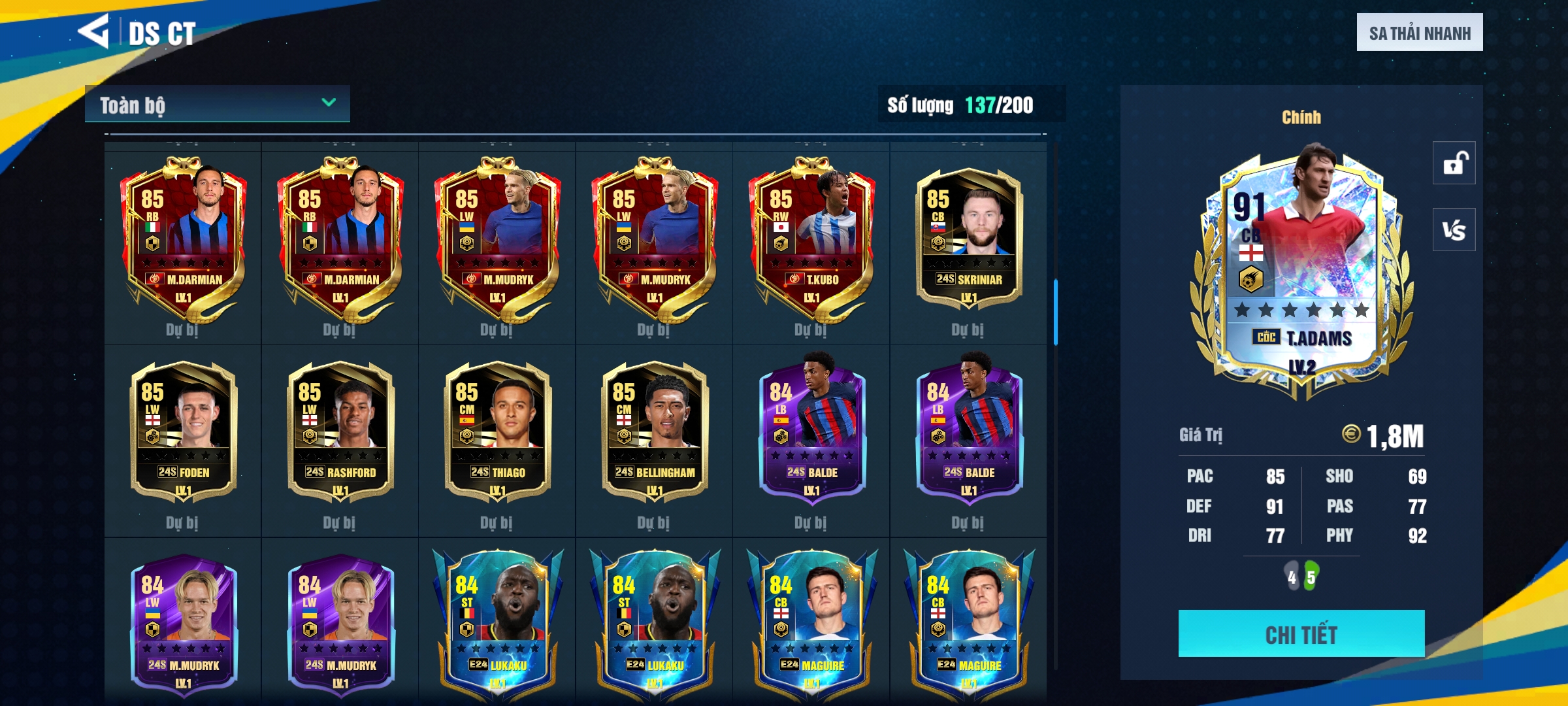Choose the Bellingham CM card

click(x=654, y=431)
